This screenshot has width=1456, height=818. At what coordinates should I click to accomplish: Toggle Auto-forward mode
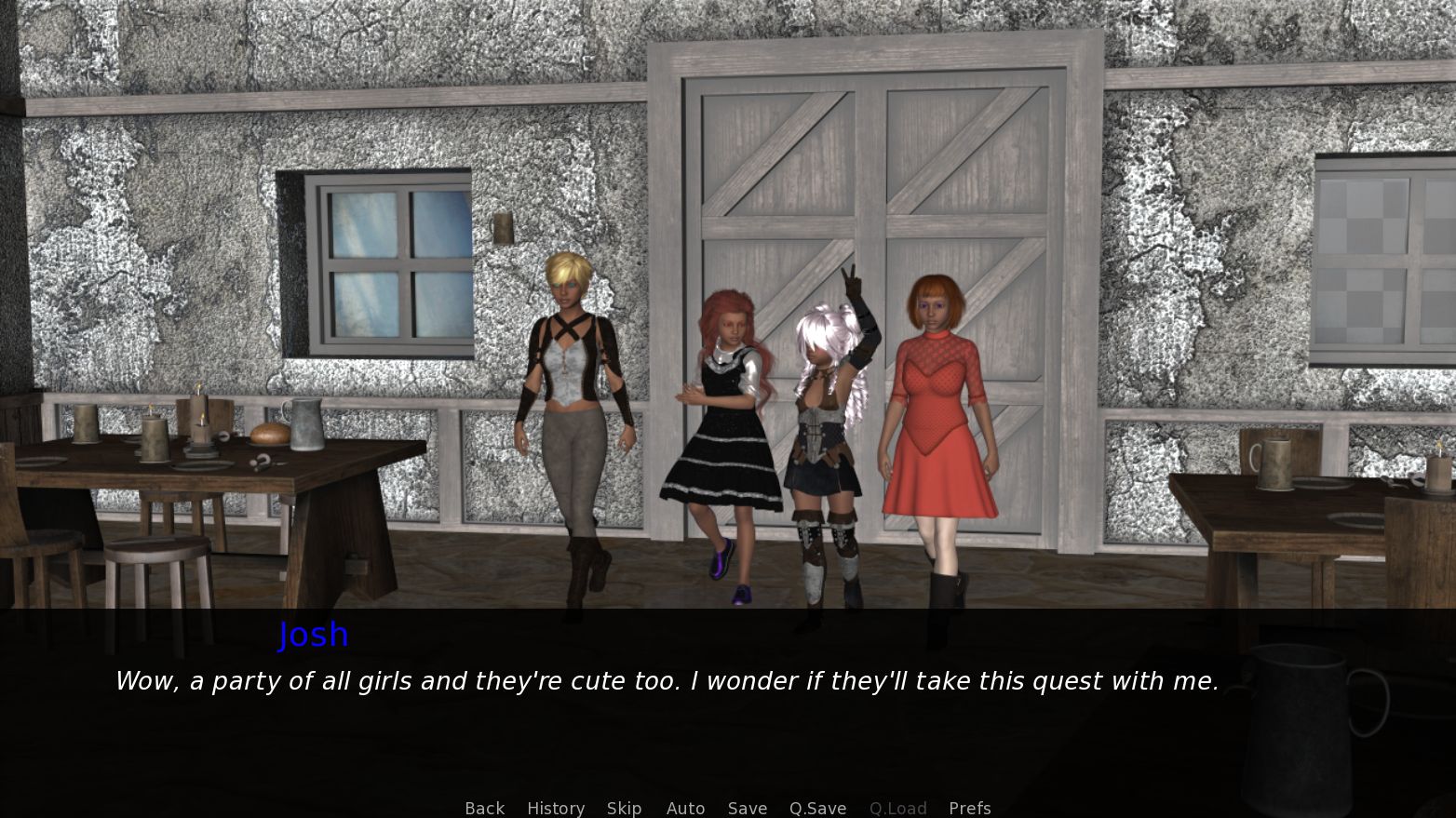(x=685, y=808)
